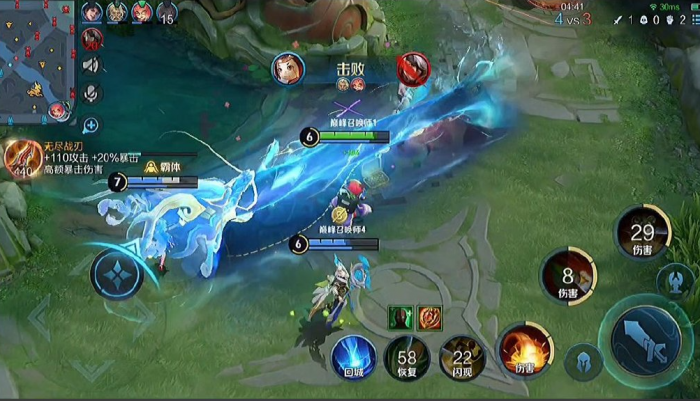This screenshot has width=700, height=401.
Task: Cast the fire skill above Flash
Action: [524, 350]
